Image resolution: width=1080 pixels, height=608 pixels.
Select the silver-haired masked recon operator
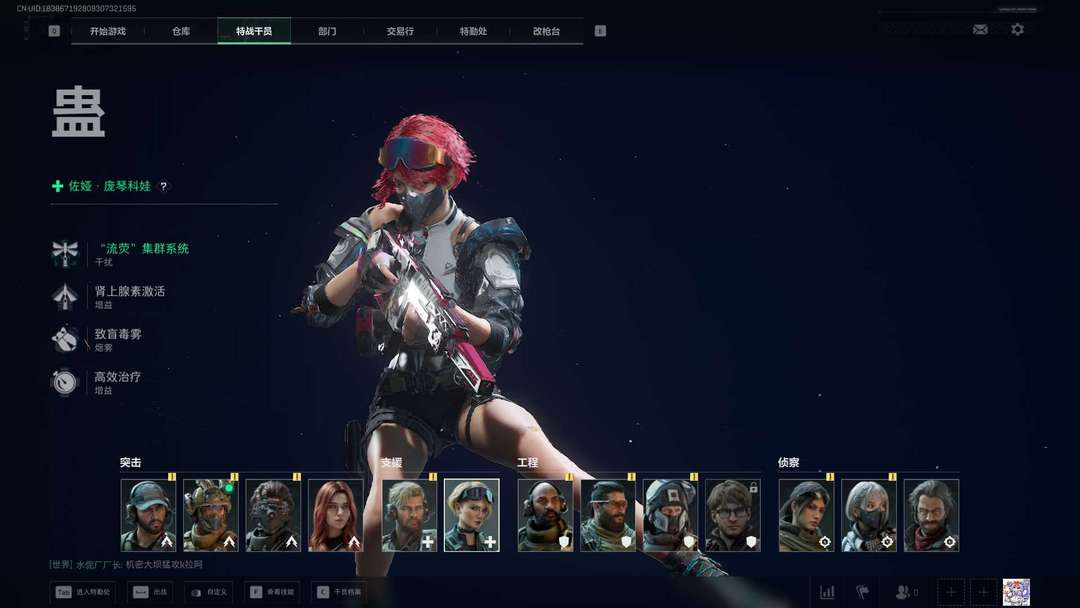point(868,515)
